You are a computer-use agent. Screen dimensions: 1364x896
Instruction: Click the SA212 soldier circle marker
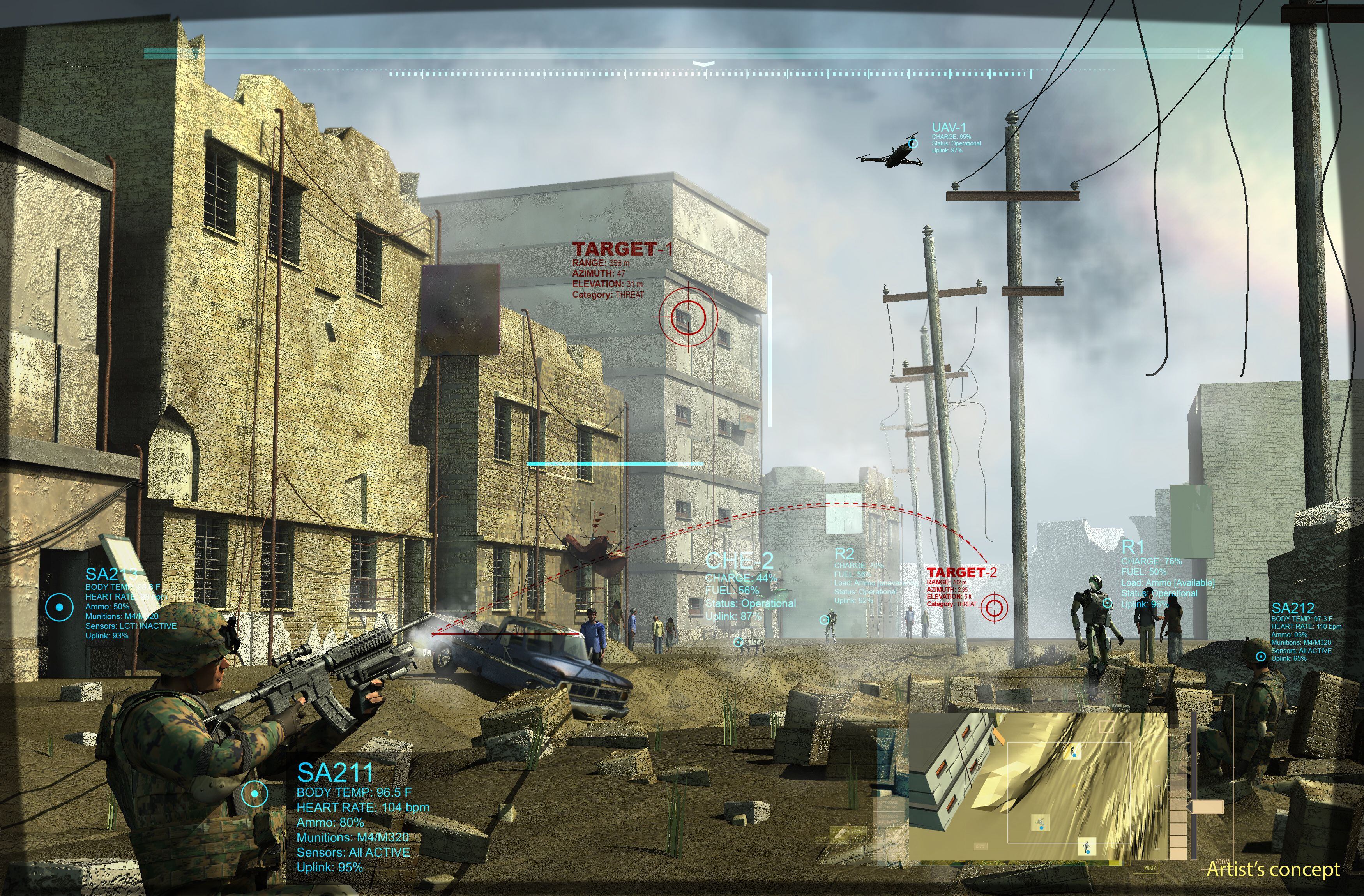(x=1261, y=656)
